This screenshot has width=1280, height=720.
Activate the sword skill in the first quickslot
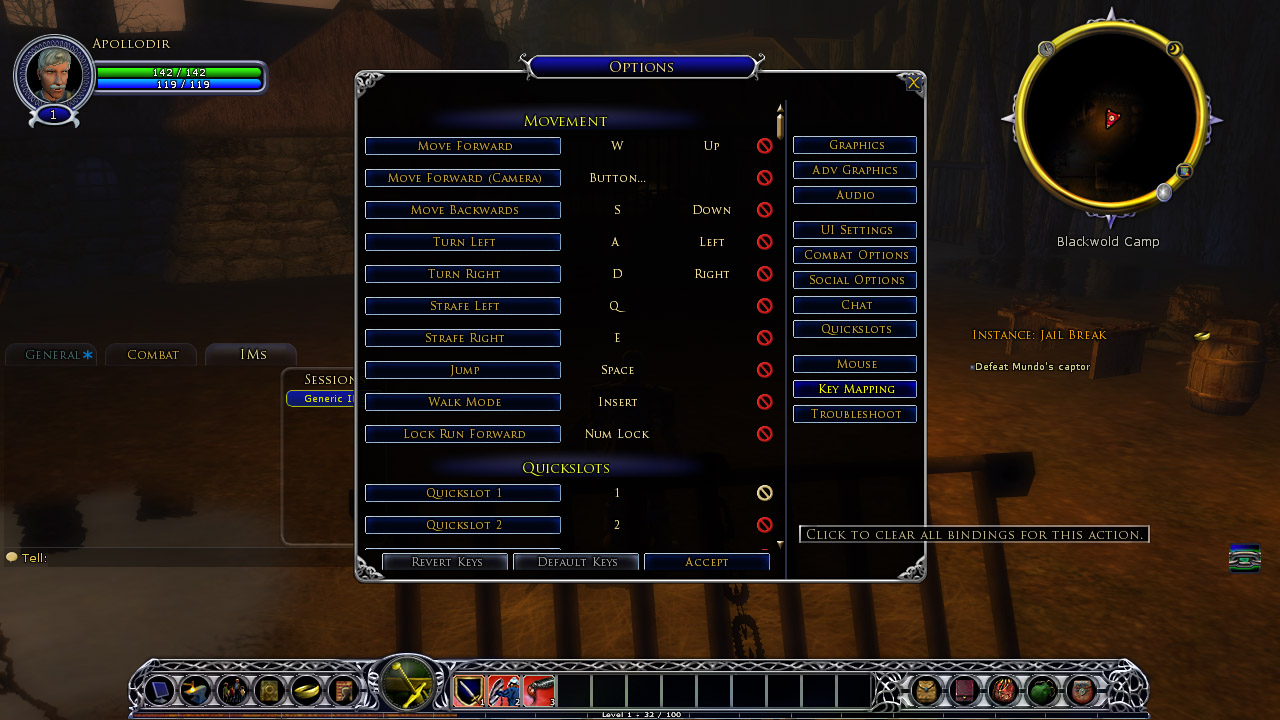(469, 690)
